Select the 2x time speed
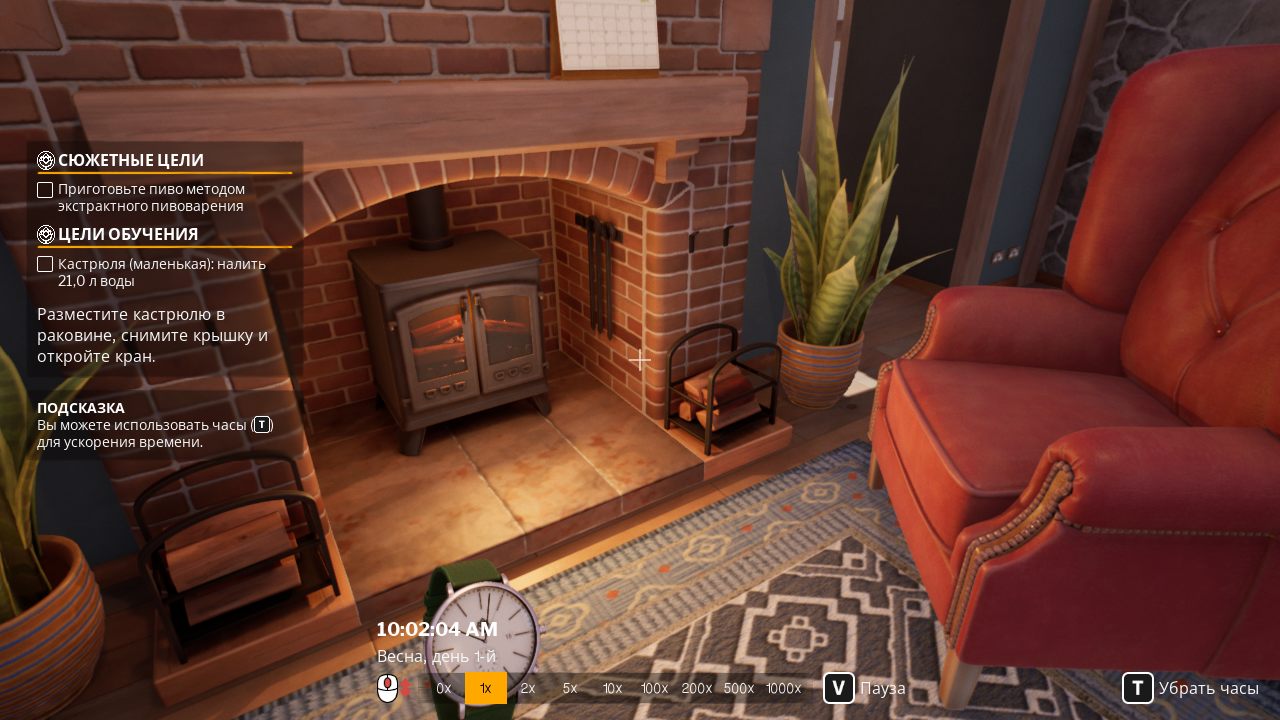1280x720 pixels. pos(527,688)
